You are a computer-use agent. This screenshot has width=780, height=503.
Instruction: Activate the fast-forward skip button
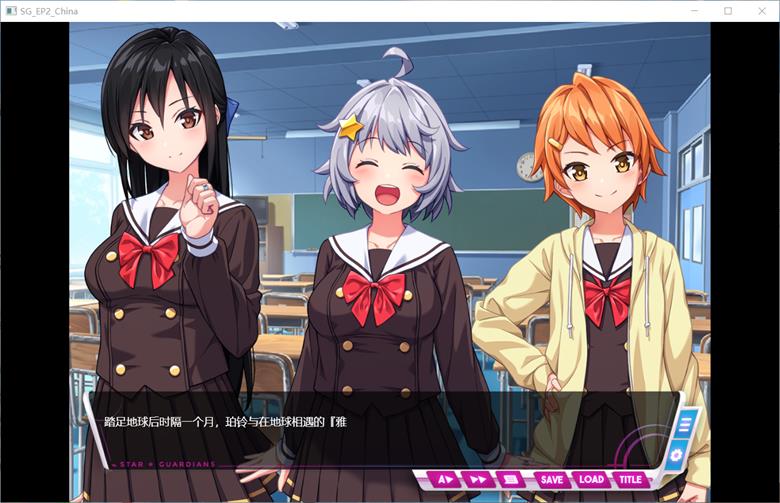tap(478, 480)
